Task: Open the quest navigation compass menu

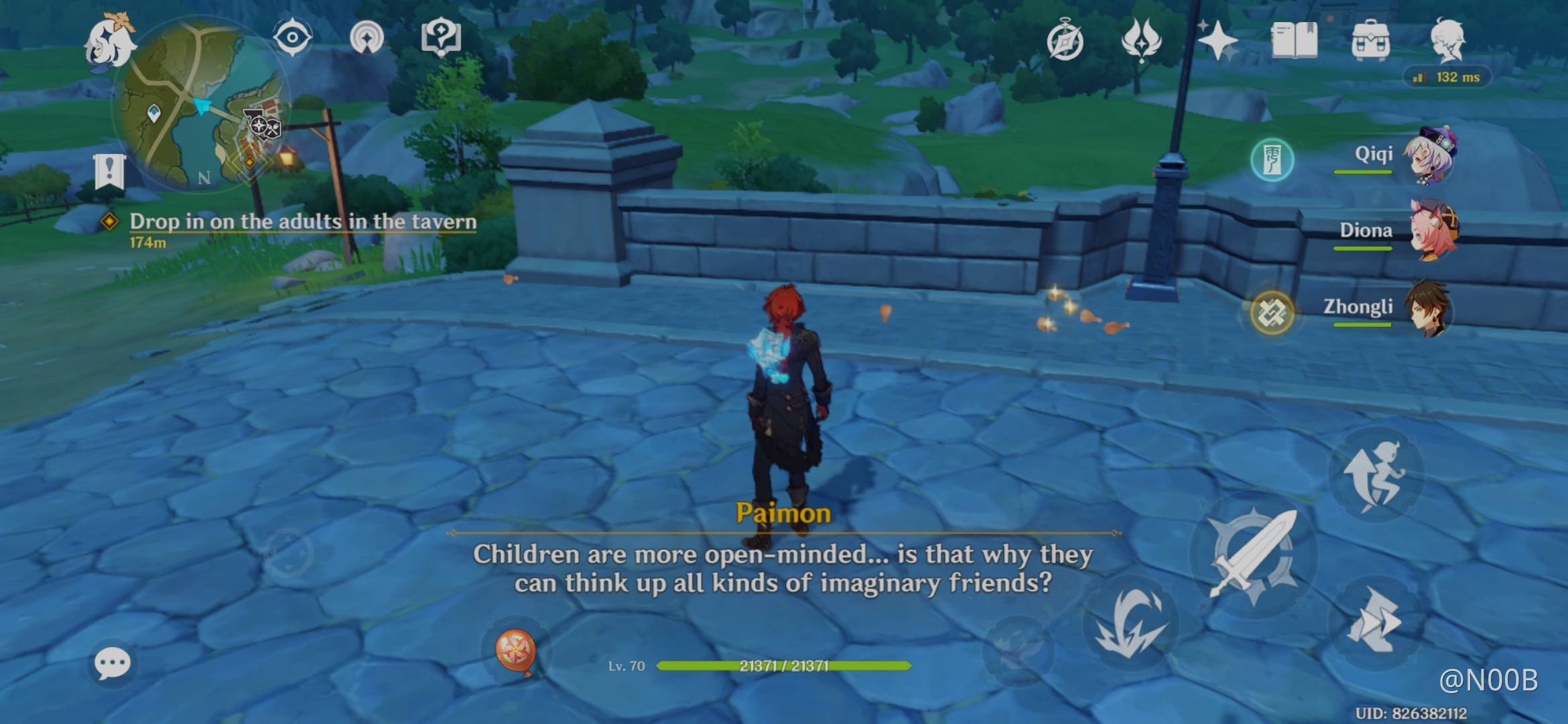Action: 1065,42
